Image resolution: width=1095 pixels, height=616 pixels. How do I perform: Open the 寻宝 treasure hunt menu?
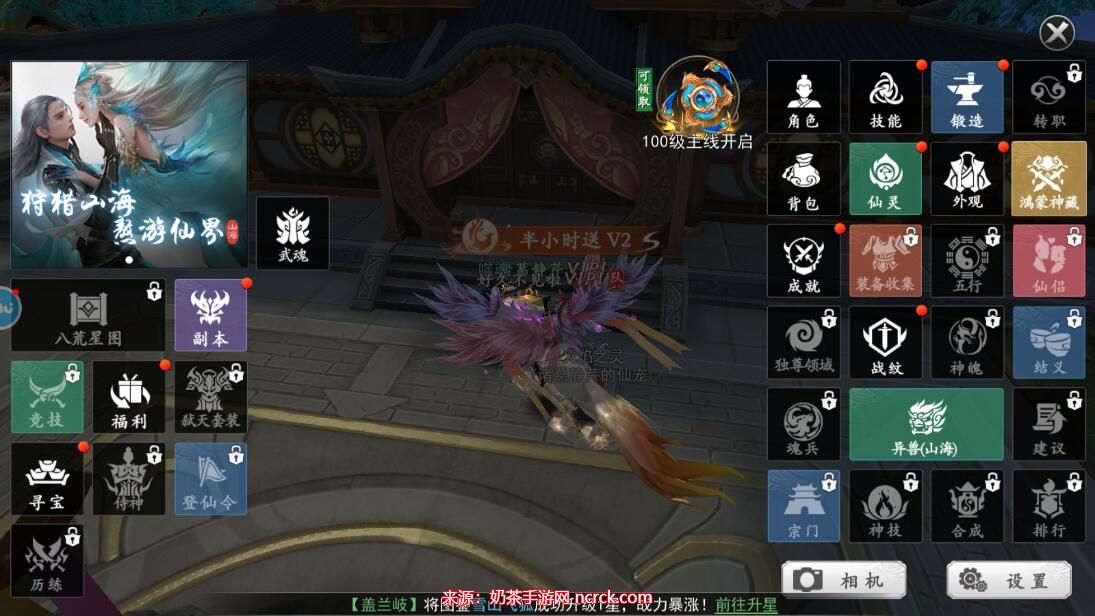[47, 479]
